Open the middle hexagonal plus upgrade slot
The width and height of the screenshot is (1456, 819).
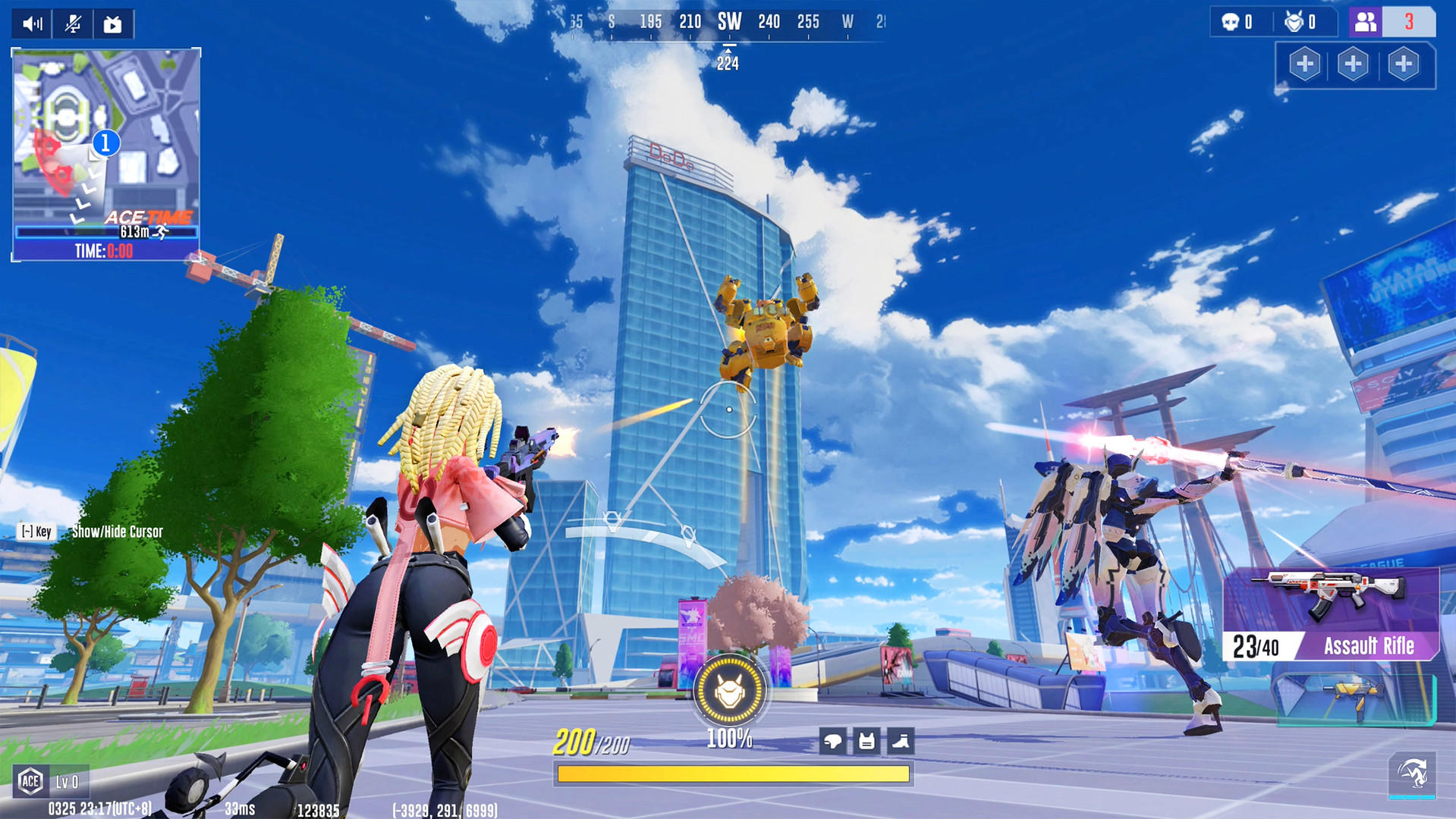(1354, 64)
